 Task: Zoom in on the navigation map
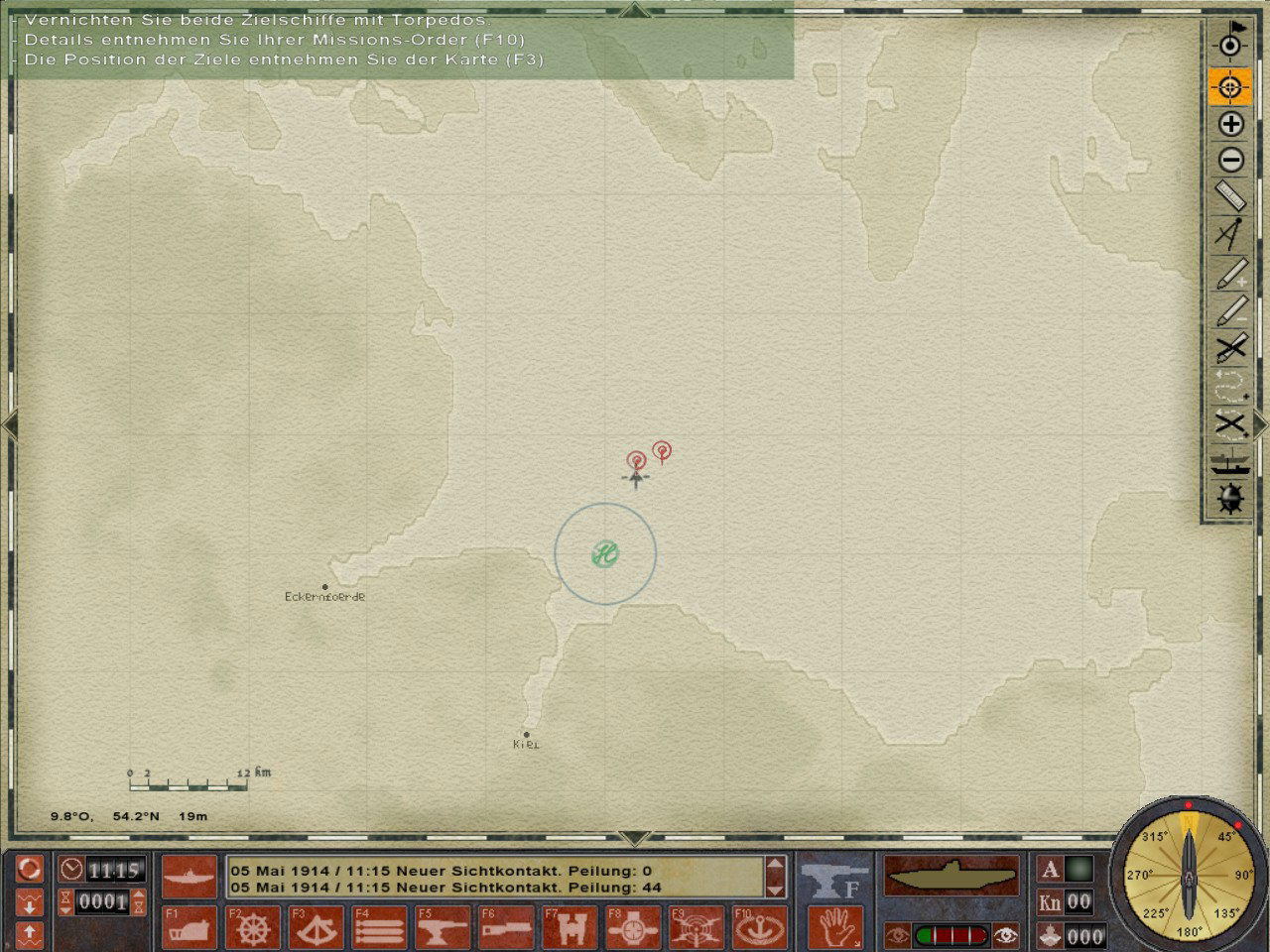click(x=1230, y=125)
